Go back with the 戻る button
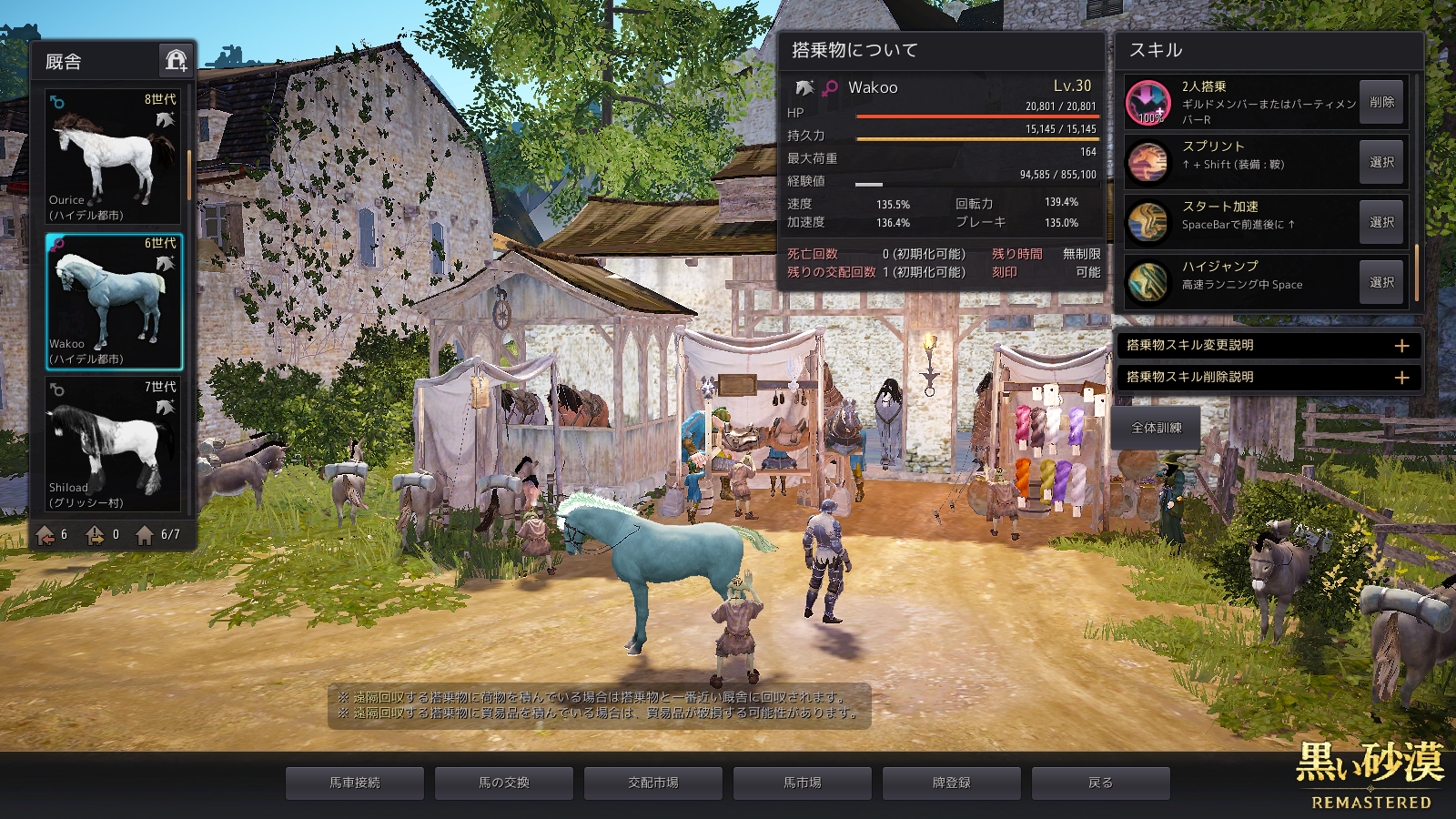Screen dimensions: 1456x819 click(x=1101, y=783)
